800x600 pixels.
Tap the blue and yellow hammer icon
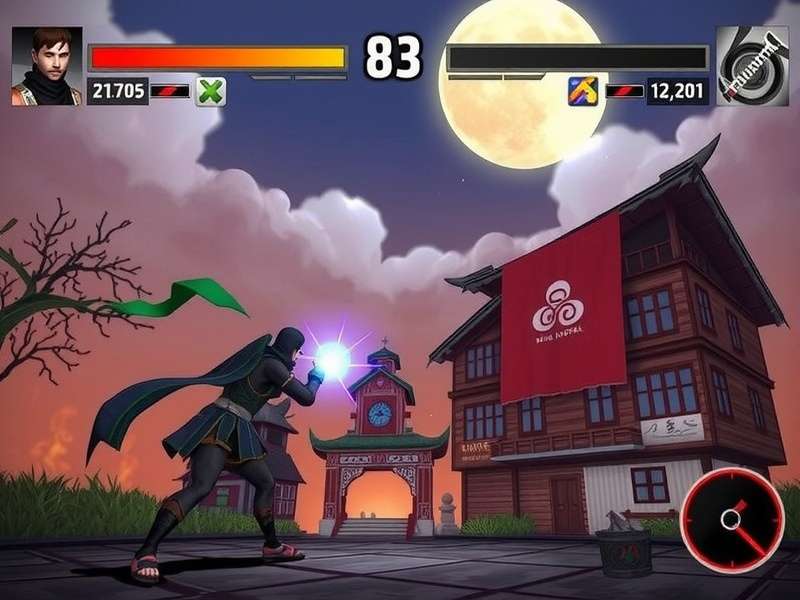[583, 92]
